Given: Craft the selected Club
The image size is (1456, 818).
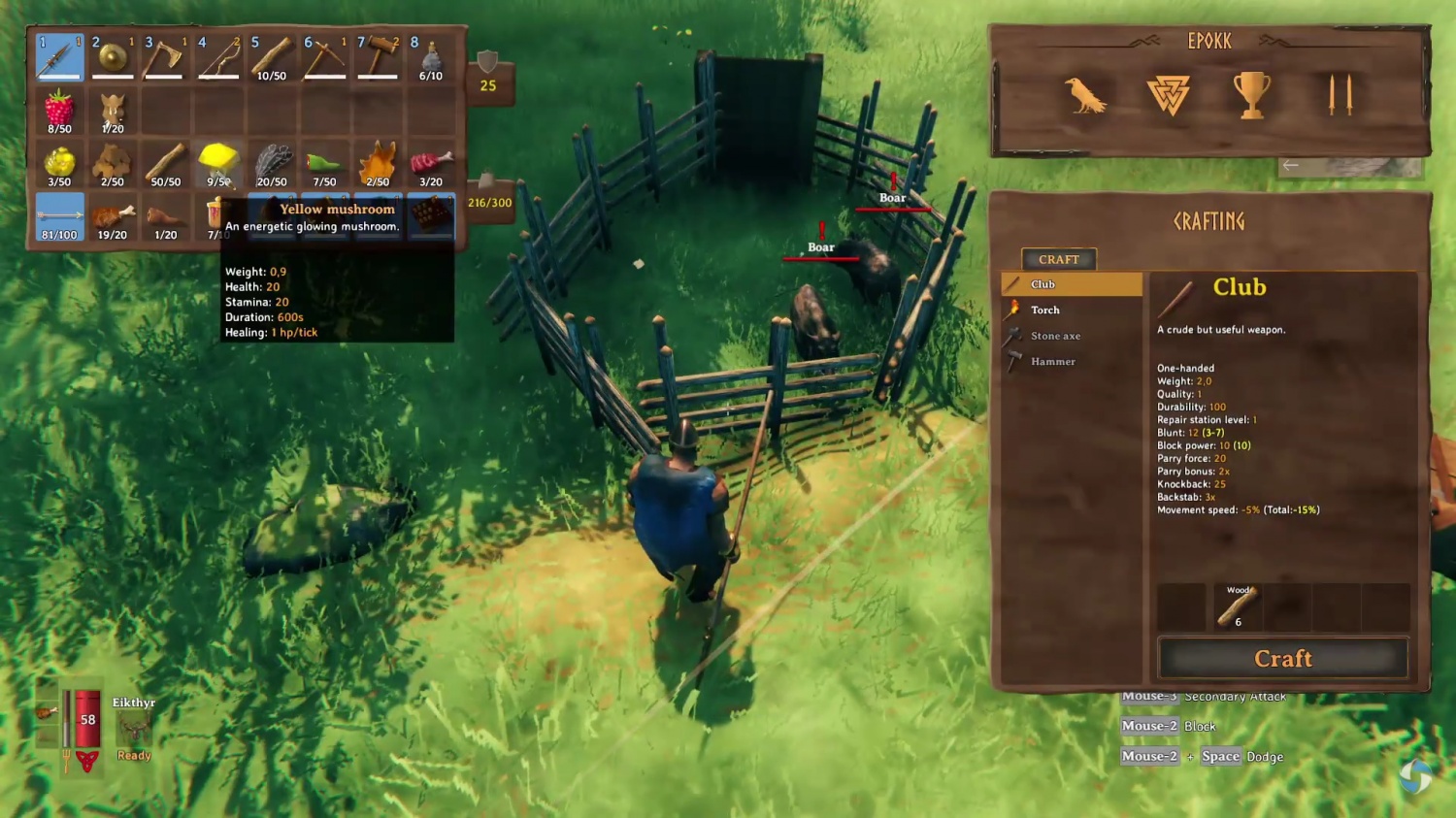Looking at the screenshot, I should pos(1282,659).
